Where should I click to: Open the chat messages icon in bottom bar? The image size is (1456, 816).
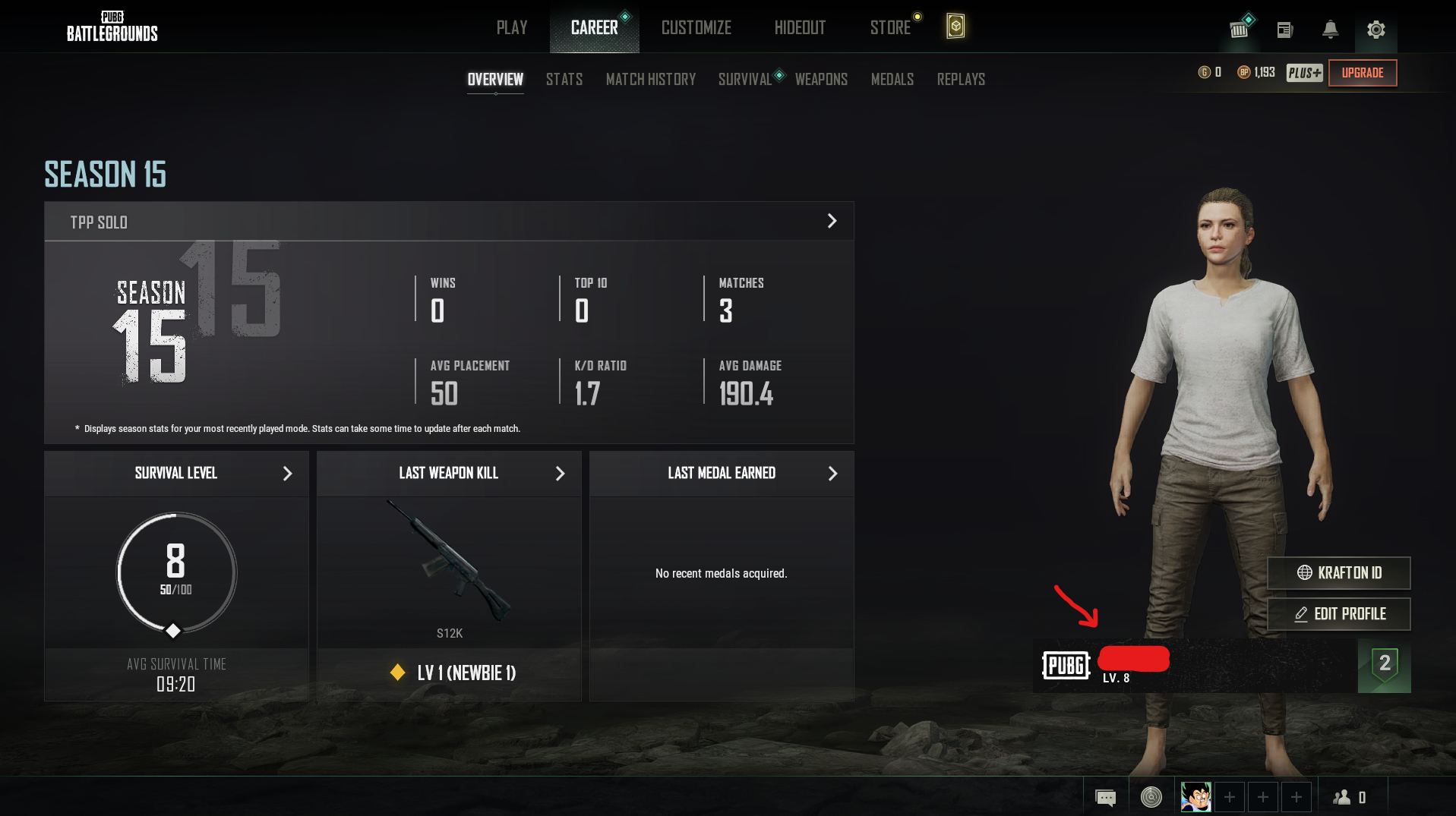pyautogui.click(x=1105, y=797)
